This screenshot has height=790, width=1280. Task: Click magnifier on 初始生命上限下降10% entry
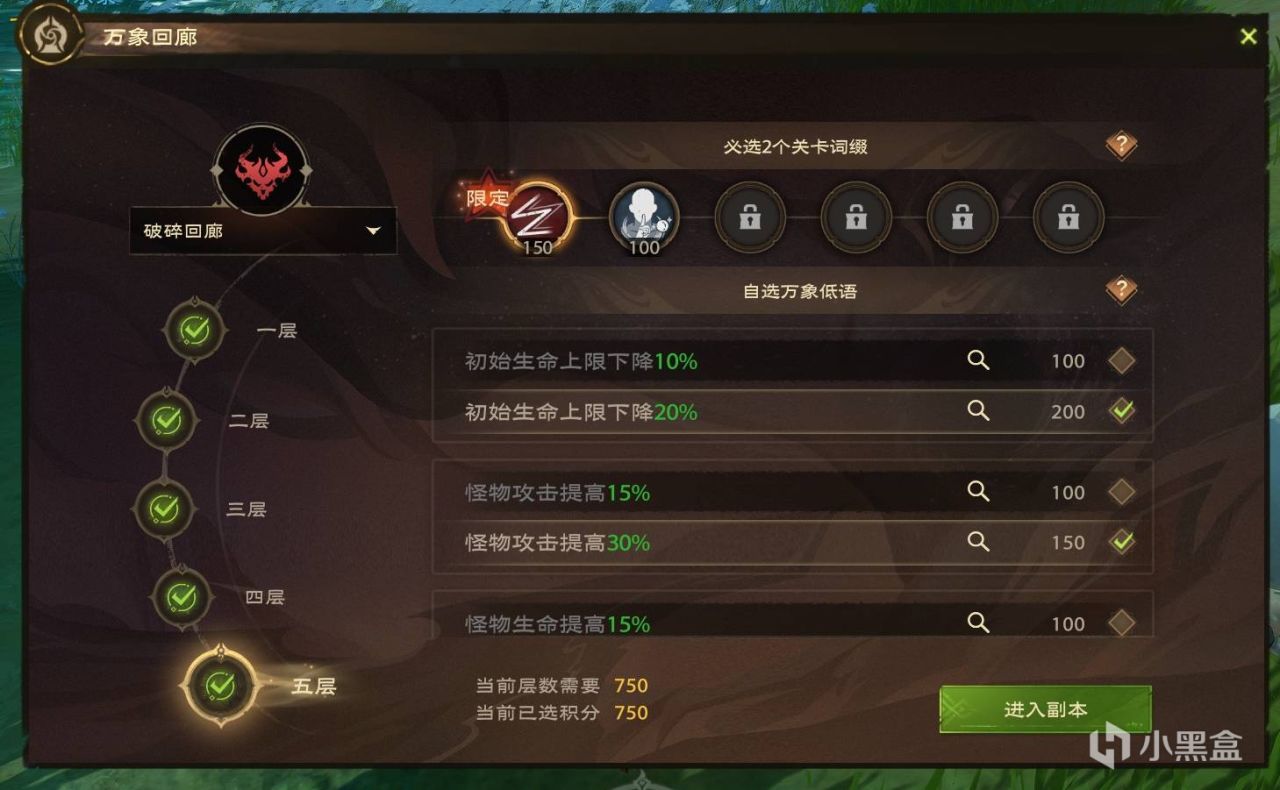click(x=978, y=361)
